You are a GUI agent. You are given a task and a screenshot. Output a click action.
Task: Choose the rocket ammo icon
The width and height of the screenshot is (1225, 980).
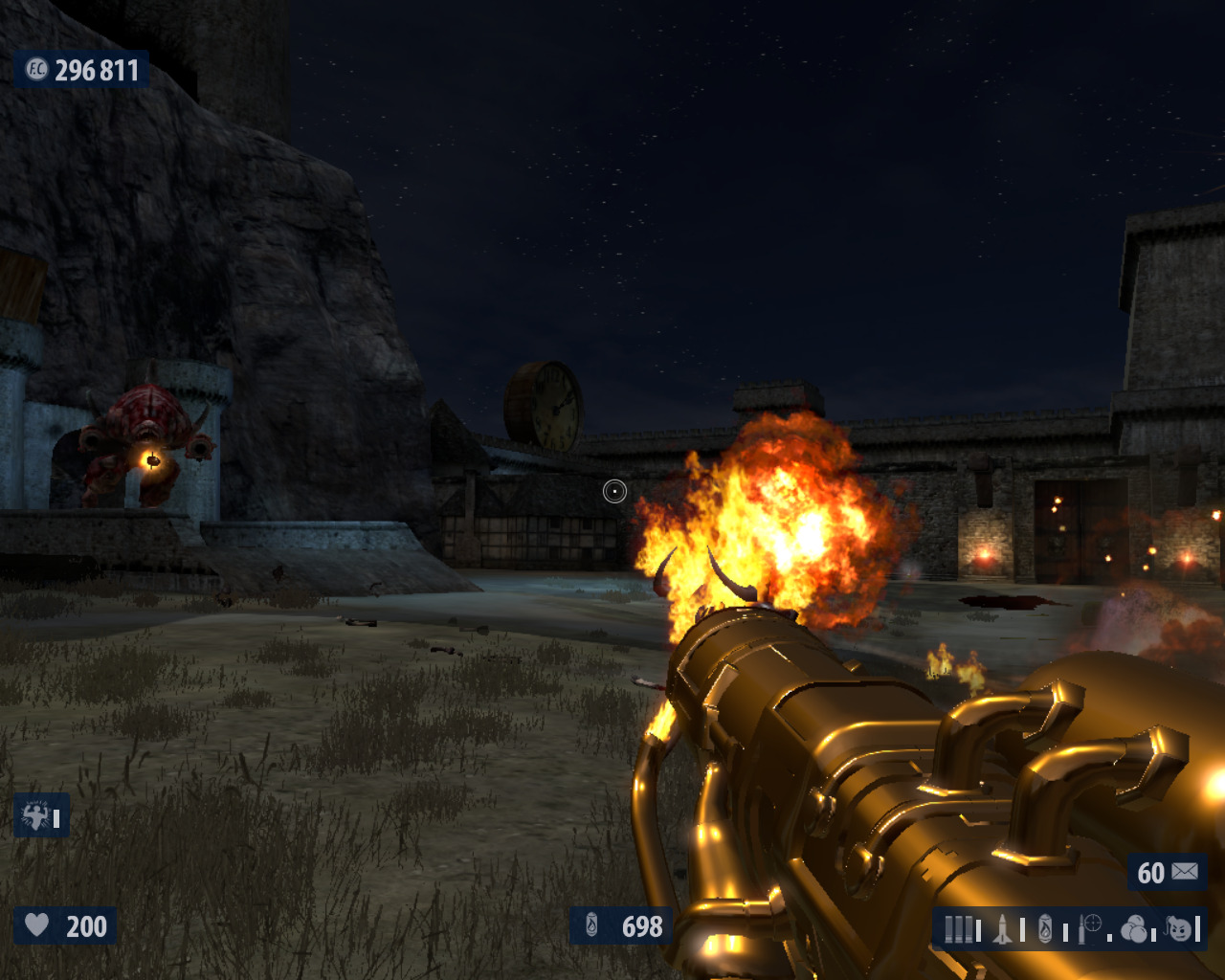[x=1003, y=929]
